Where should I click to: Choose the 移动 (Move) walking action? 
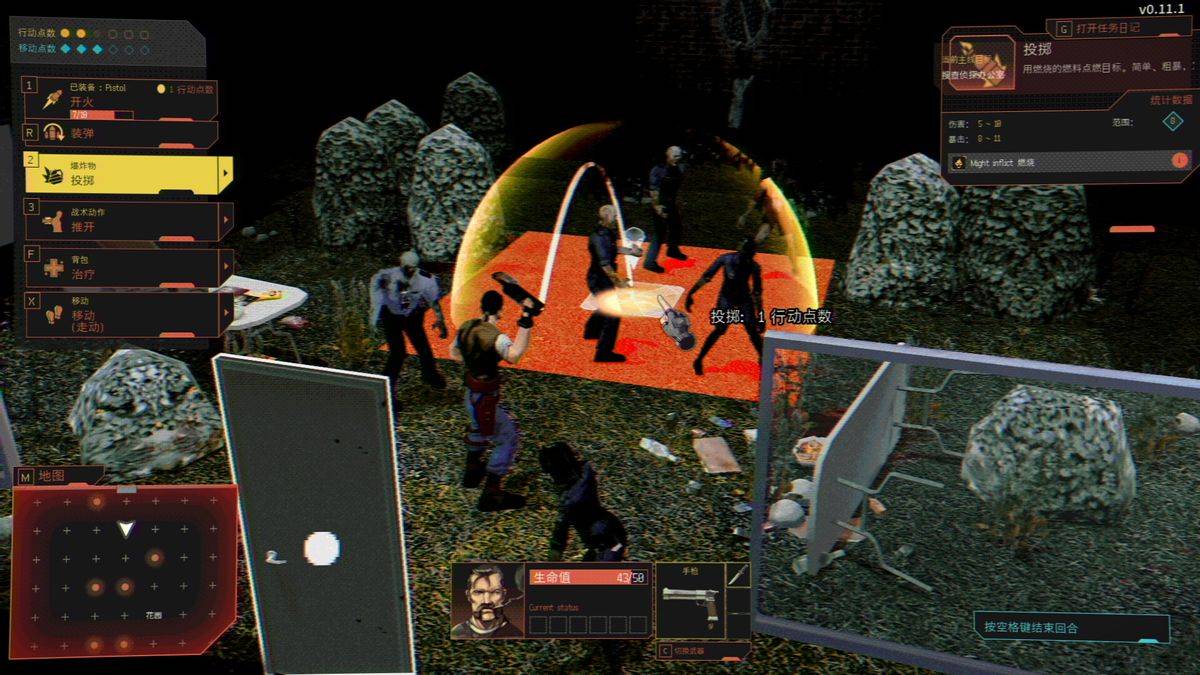[120, 314]
